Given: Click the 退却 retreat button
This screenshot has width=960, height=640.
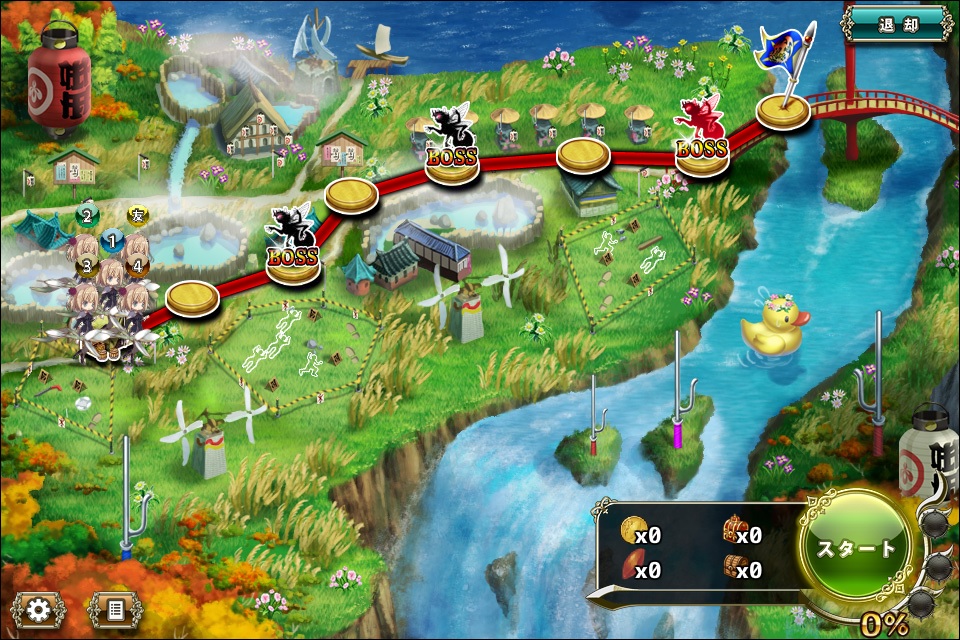Looking at the screenshot, I should 897,23.
